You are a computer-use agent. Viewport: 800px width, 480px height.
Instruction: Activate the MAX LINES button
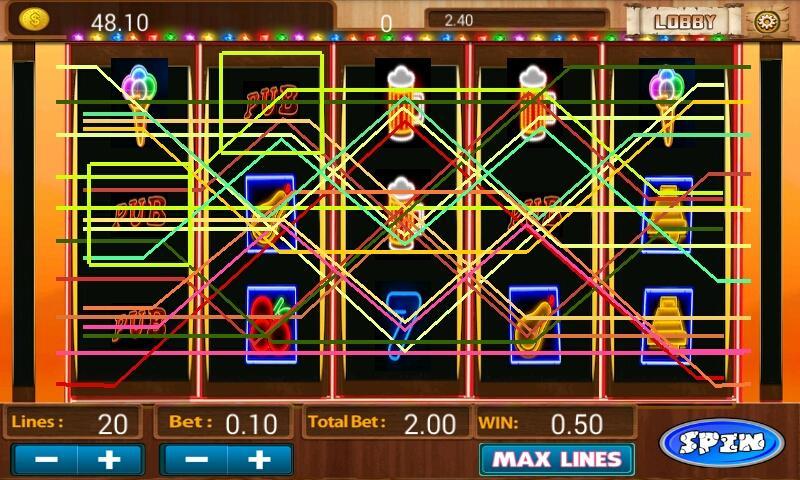click(556, 460)
